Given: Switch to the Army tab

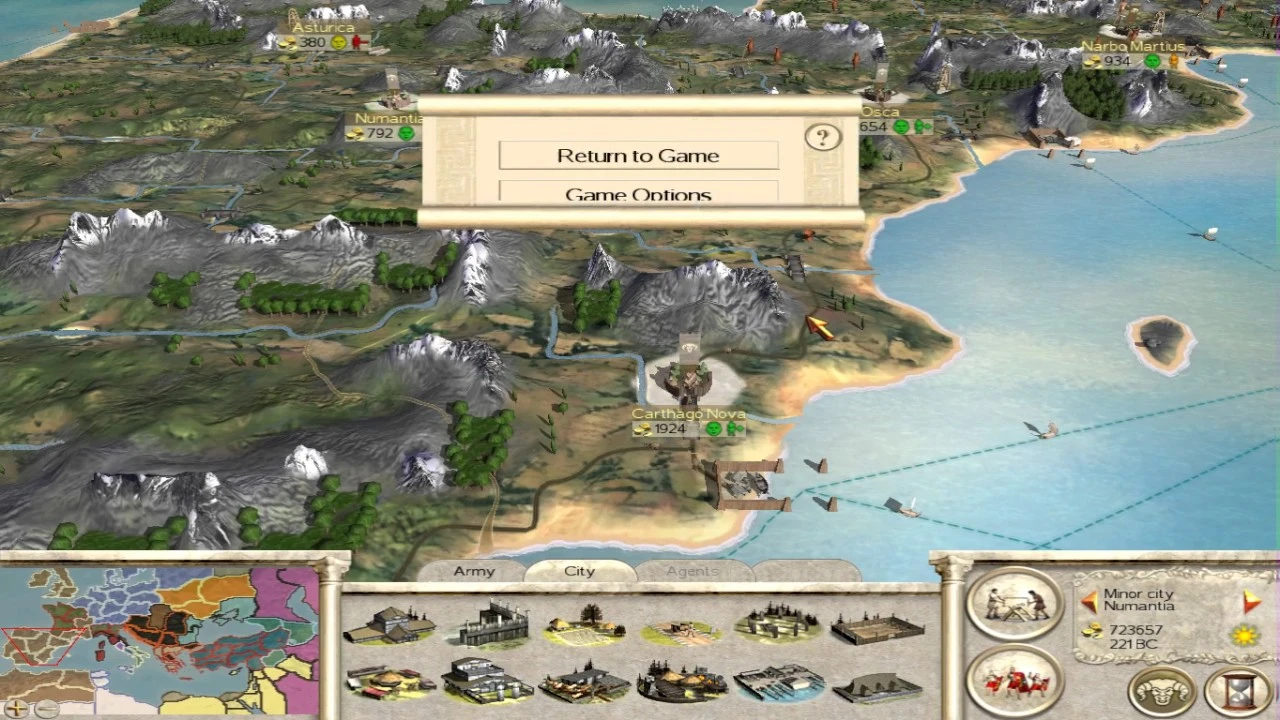Looking at the screenshot, I should [473, 571].
